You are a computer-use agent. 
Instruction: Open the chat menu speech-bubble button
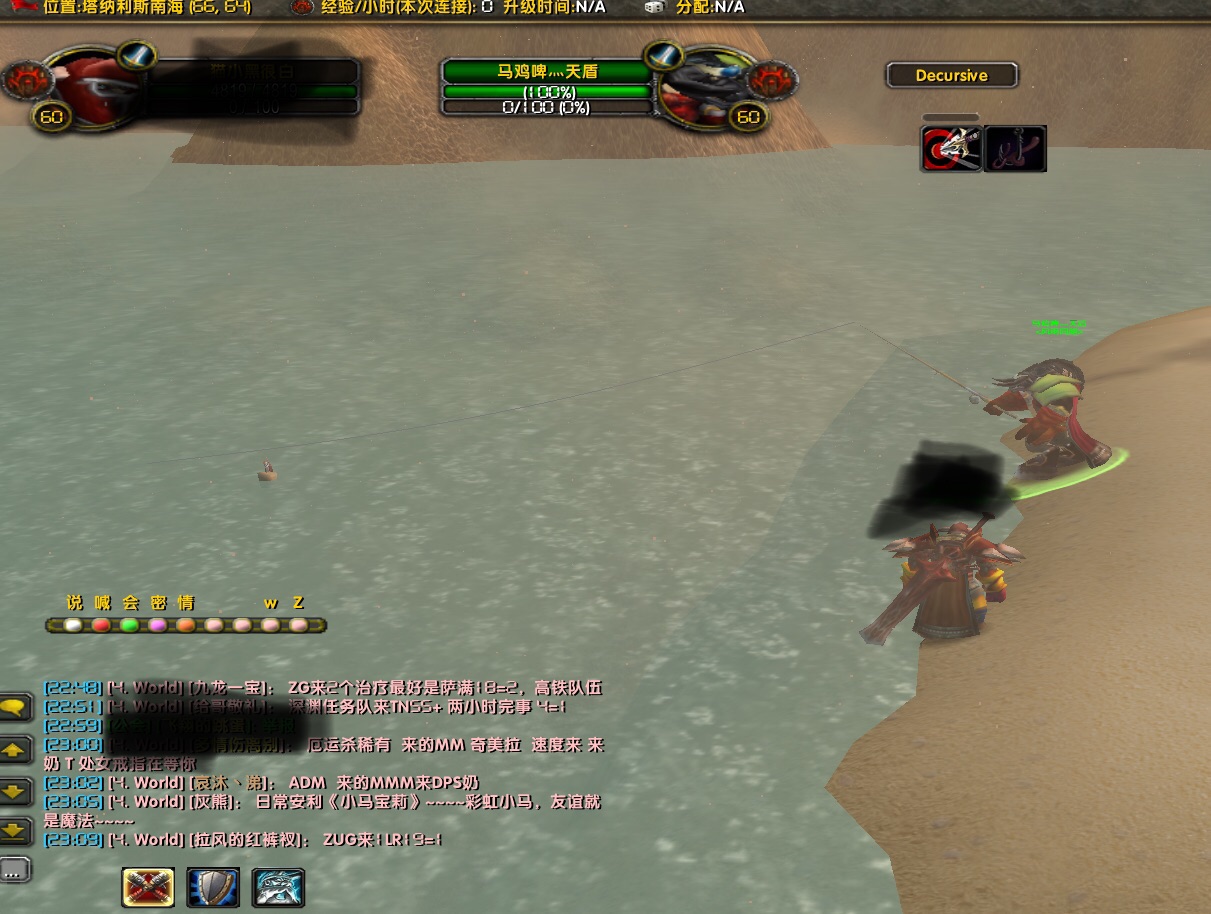[15, 708]
